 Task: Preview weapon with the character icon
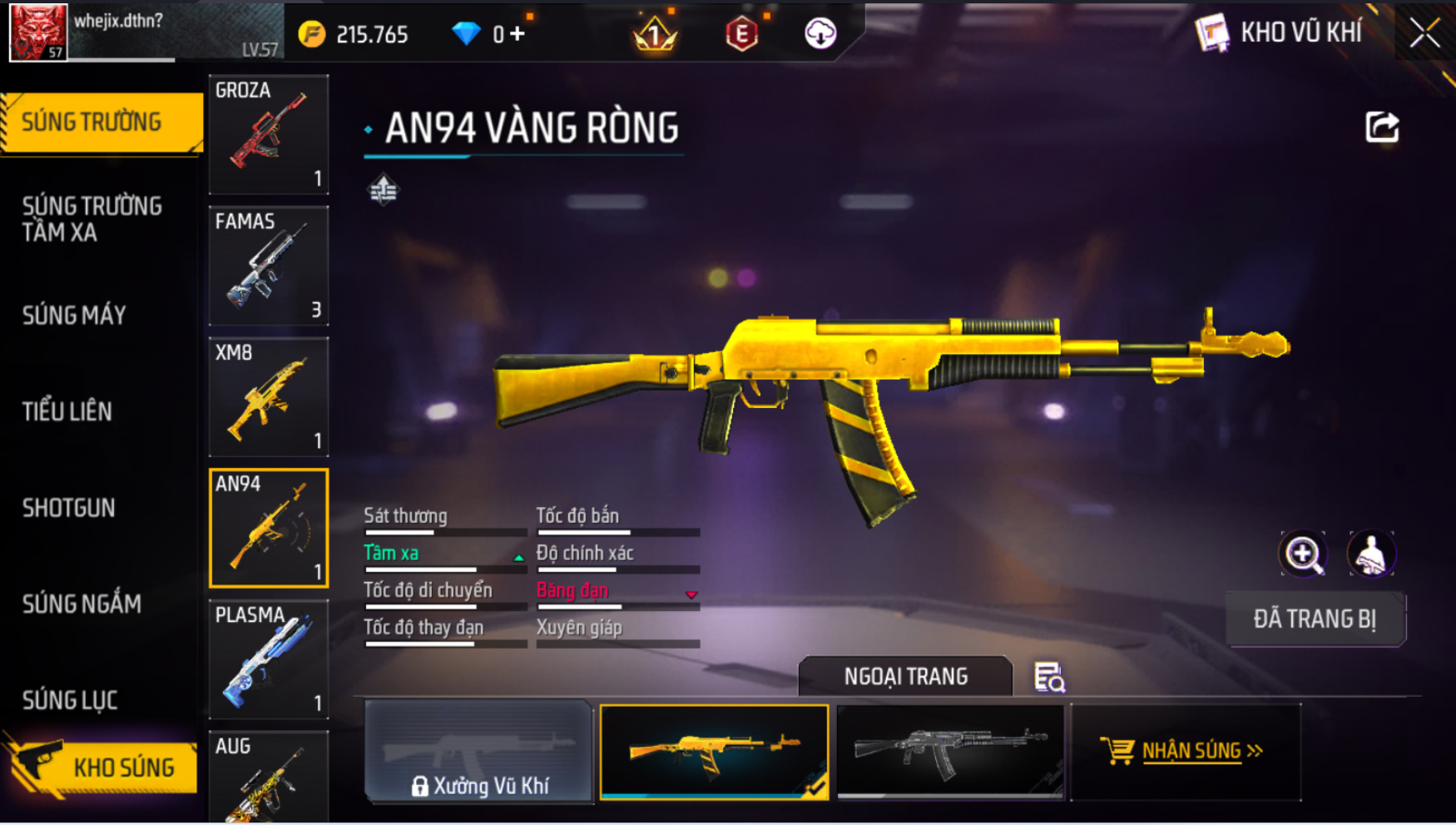pyautogui.click(x=1370, y=554)
